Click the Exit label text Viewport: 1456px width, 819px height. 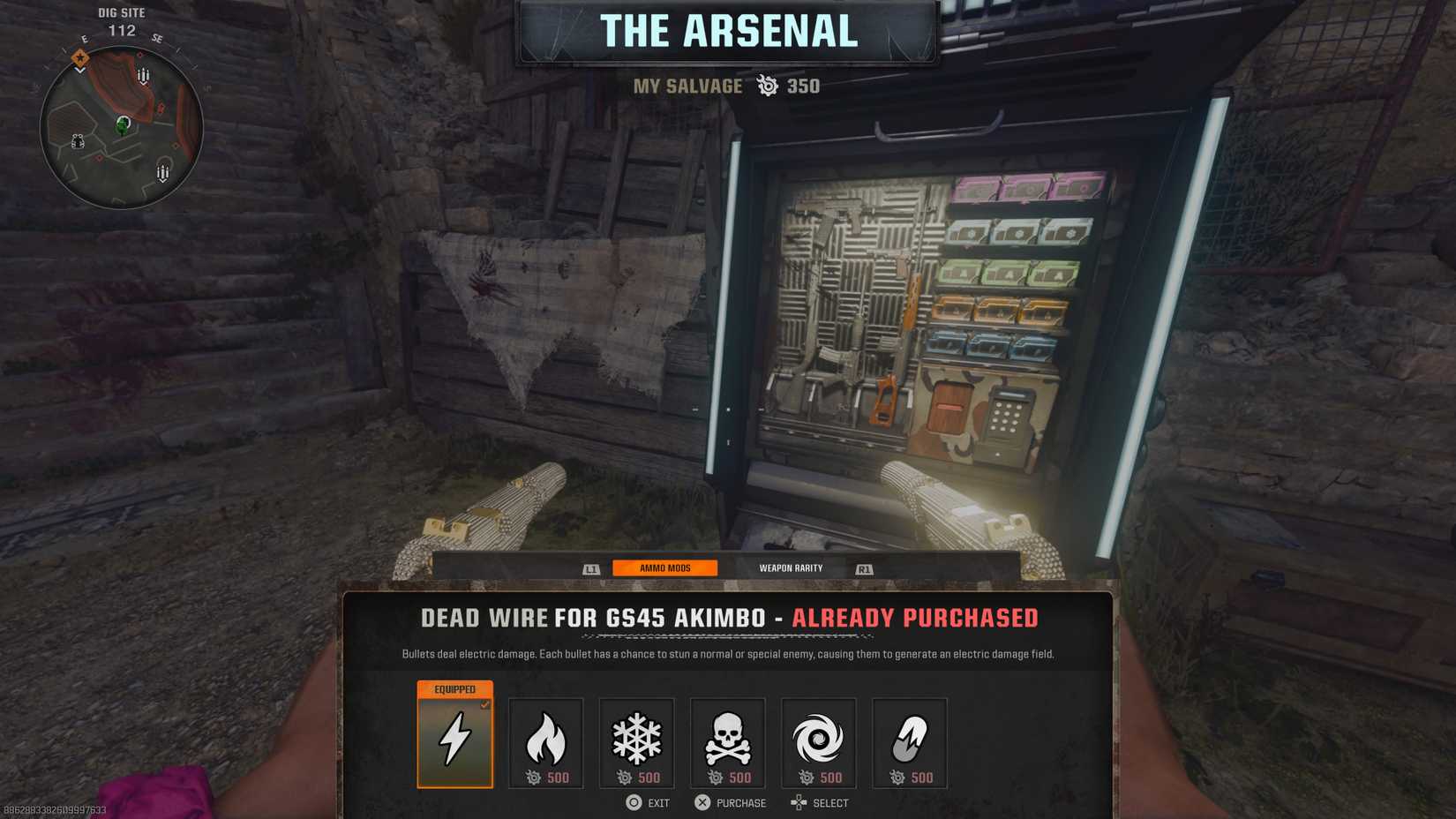[657, 803]
